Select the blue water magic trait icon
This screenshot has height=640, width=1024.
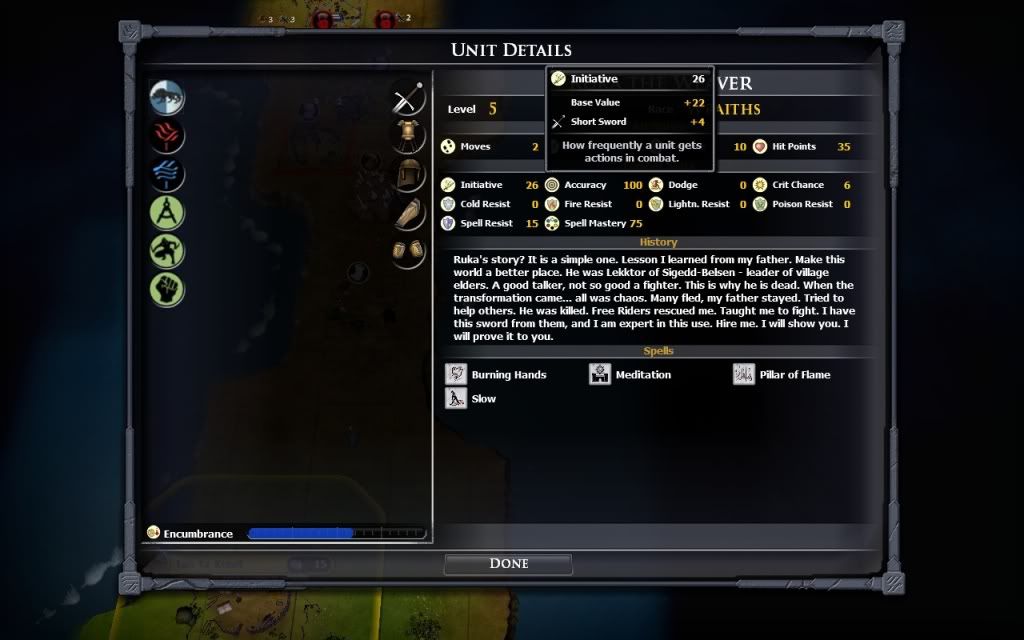pyautogui.click(x=167, y=174)
